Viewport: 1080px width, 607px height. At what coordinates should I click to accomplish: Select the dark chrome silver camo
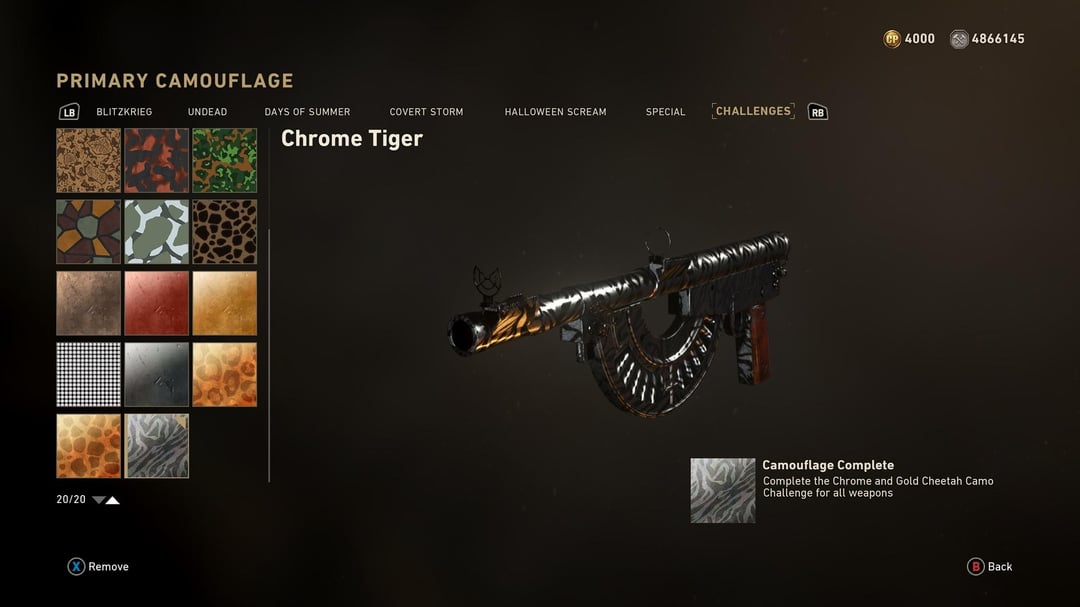(x=157, y=375)
